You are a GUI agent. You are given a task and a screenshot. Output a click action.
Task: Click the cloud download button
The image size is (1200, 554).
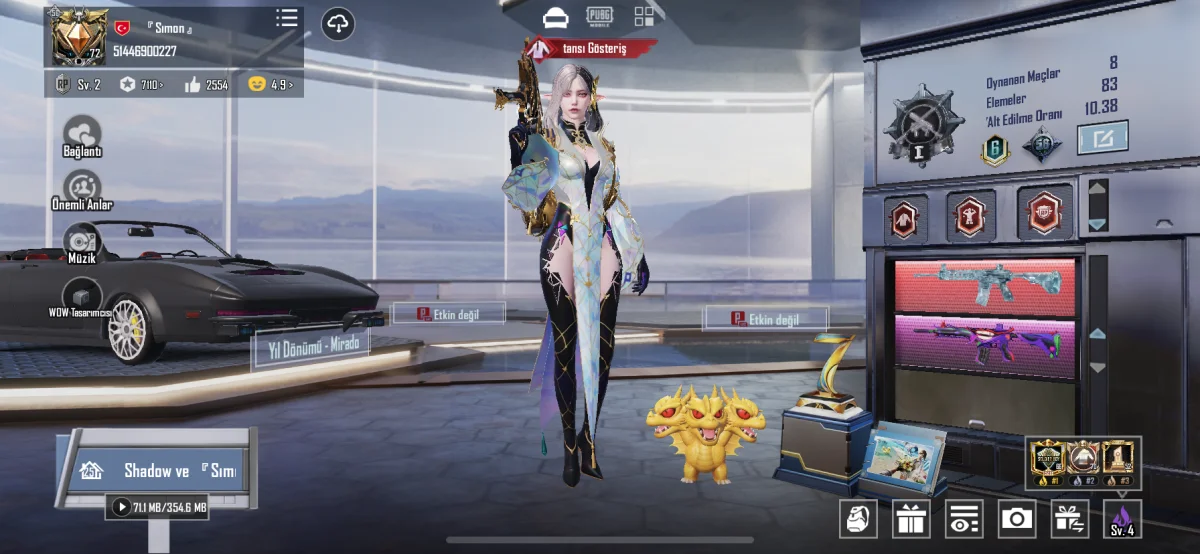click(338, 23)
